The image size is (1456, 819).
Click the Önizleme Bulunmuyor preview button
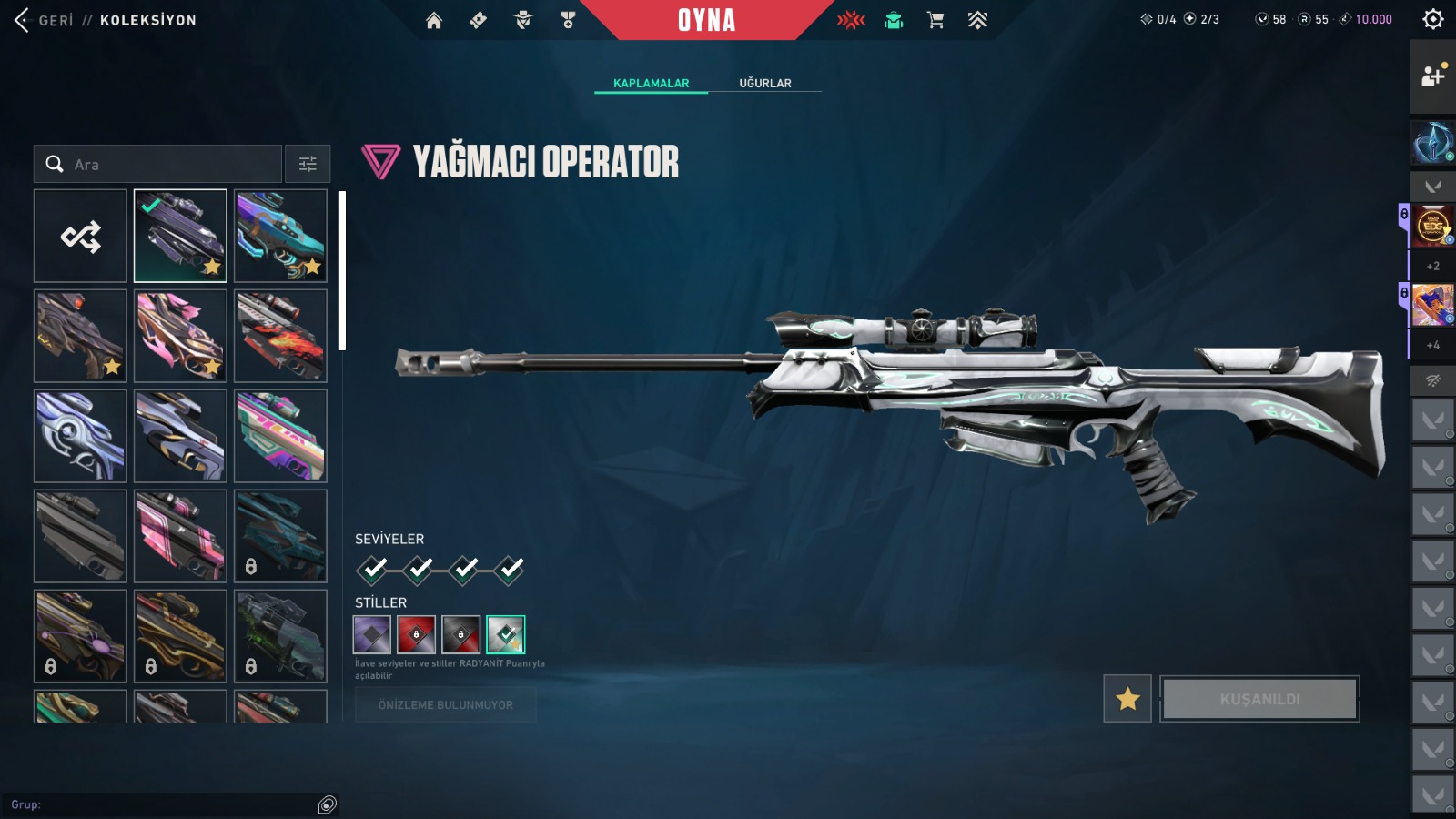coord(445,705)
